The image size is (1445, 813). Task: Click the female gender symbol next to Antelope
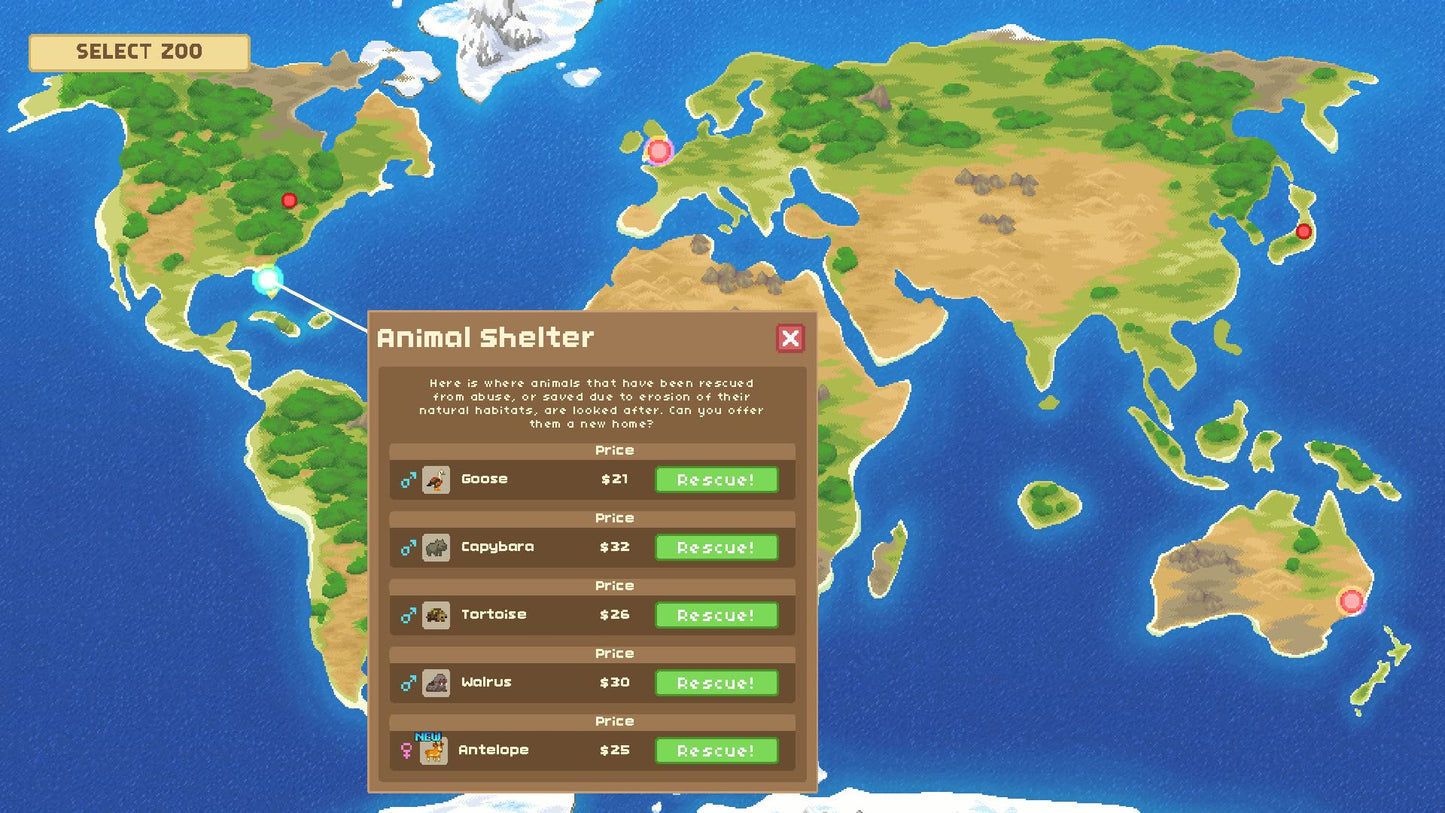point(406,752)
